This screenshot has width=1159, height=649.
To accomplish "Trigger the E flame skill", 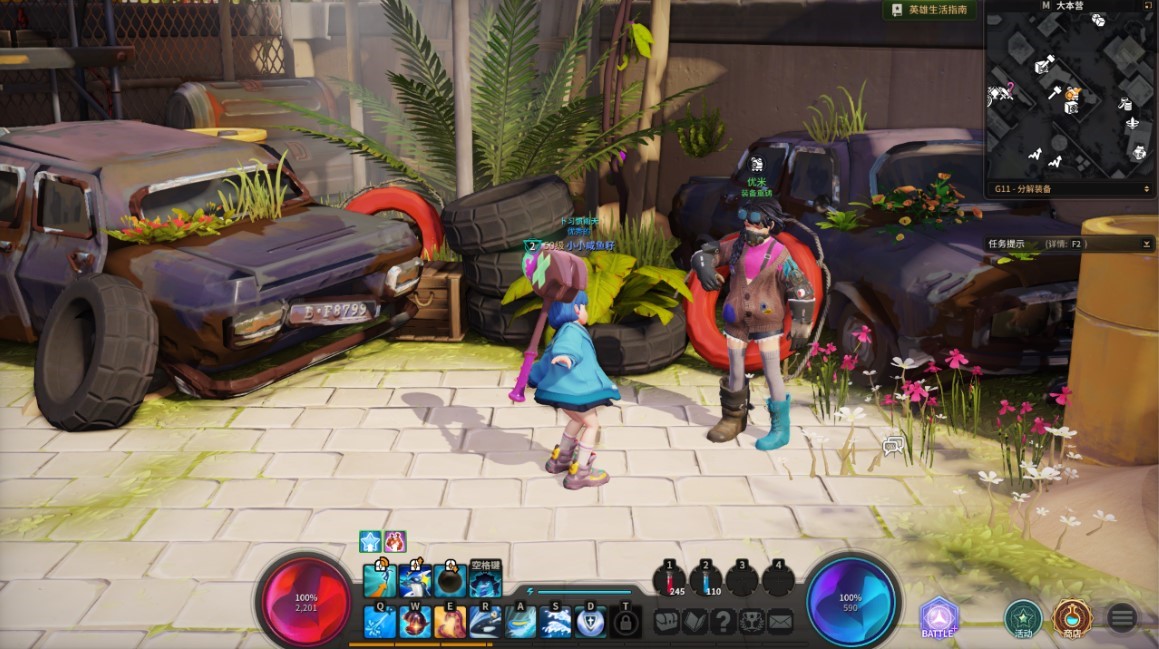I will tap(450, 622).
